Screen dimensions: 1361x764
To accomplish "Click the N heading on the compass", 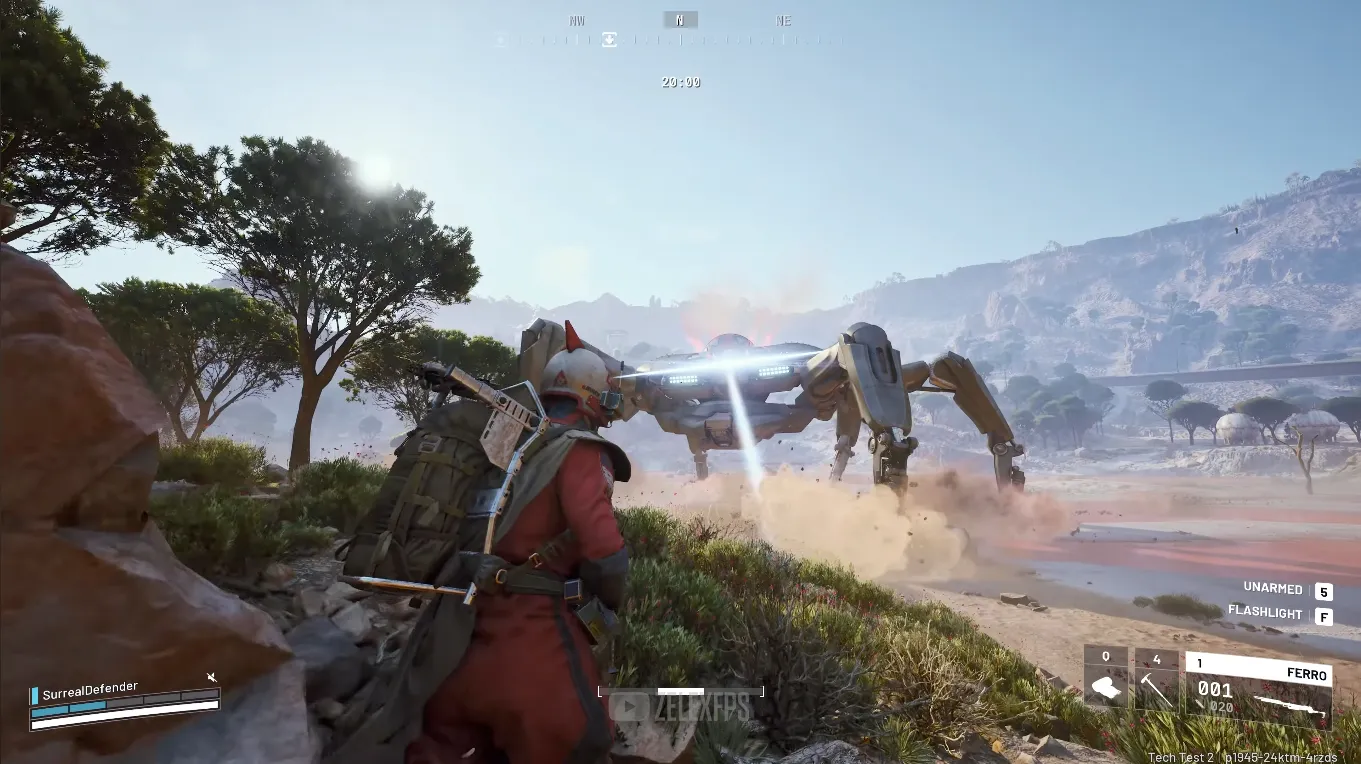I will pyautogui.click(x=680, y=20).
